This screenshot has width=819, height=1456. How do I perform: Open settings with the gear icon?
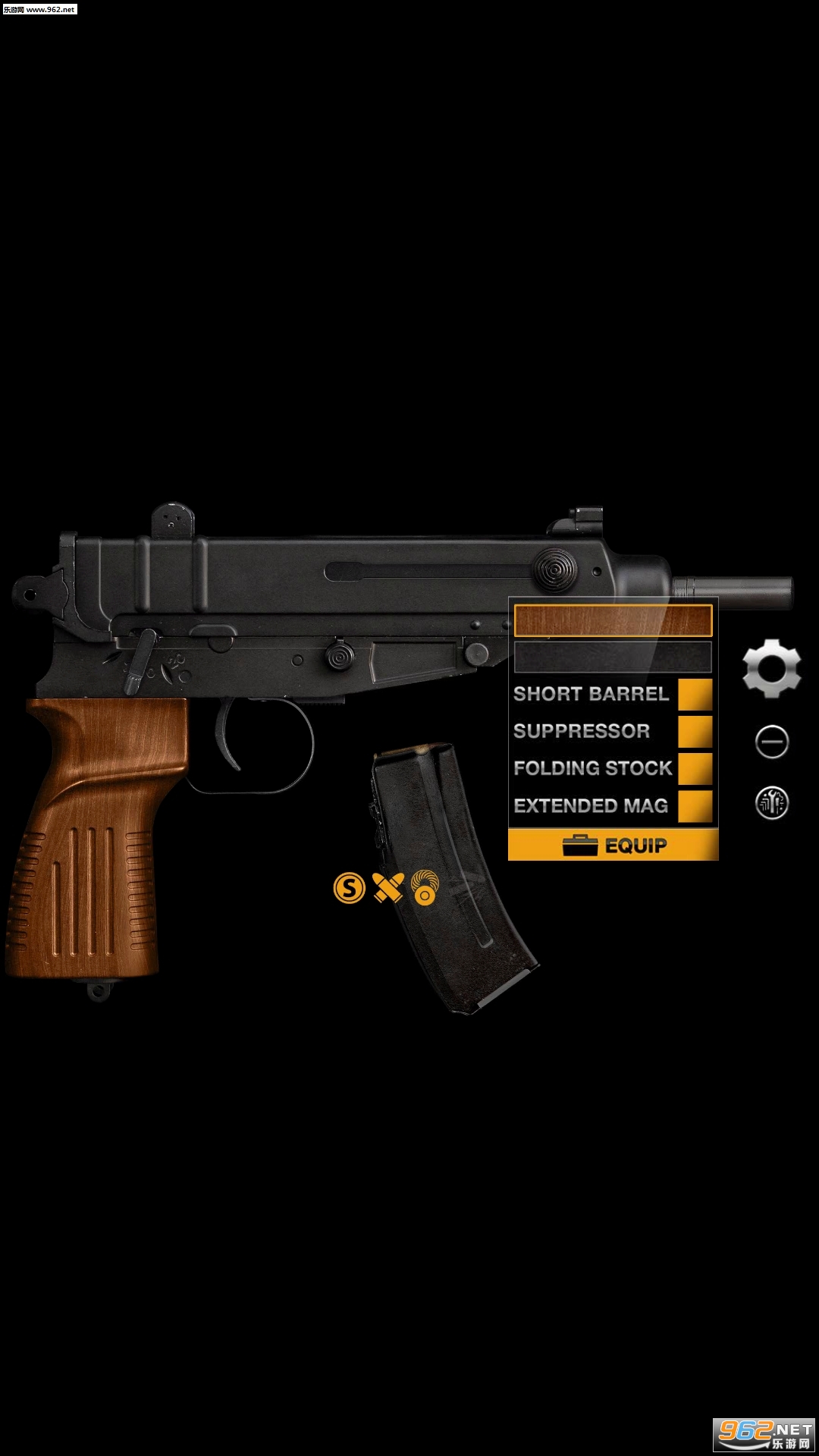pyautogui.click(x=772, y=668)
